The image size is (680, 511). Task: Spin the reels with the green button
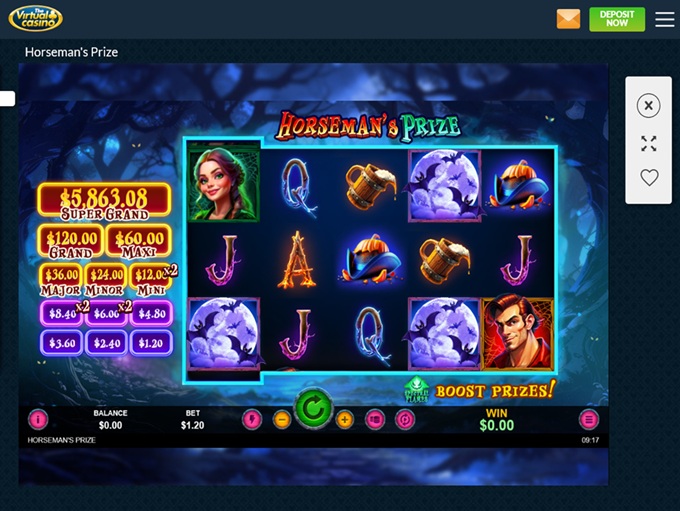313,408
